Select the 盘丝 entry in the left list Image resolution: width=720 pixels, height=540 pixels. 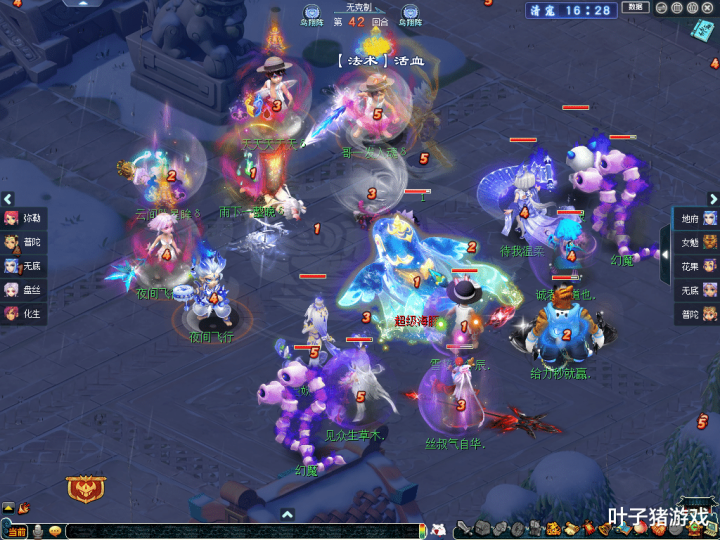click(x=22, y=290)
